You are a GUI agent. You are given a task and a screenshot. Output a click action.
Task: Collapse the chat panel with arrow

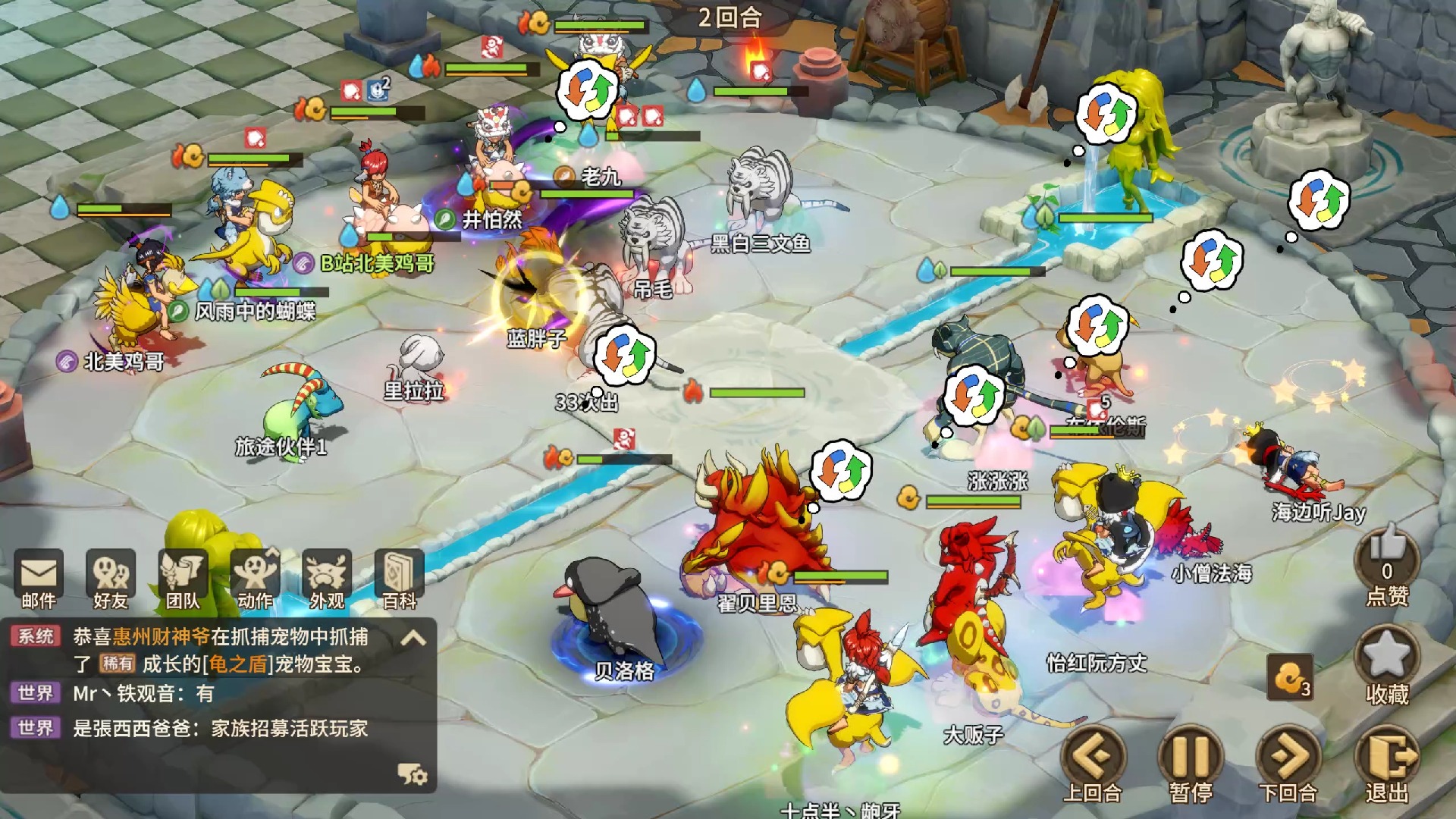coord(413,639)
